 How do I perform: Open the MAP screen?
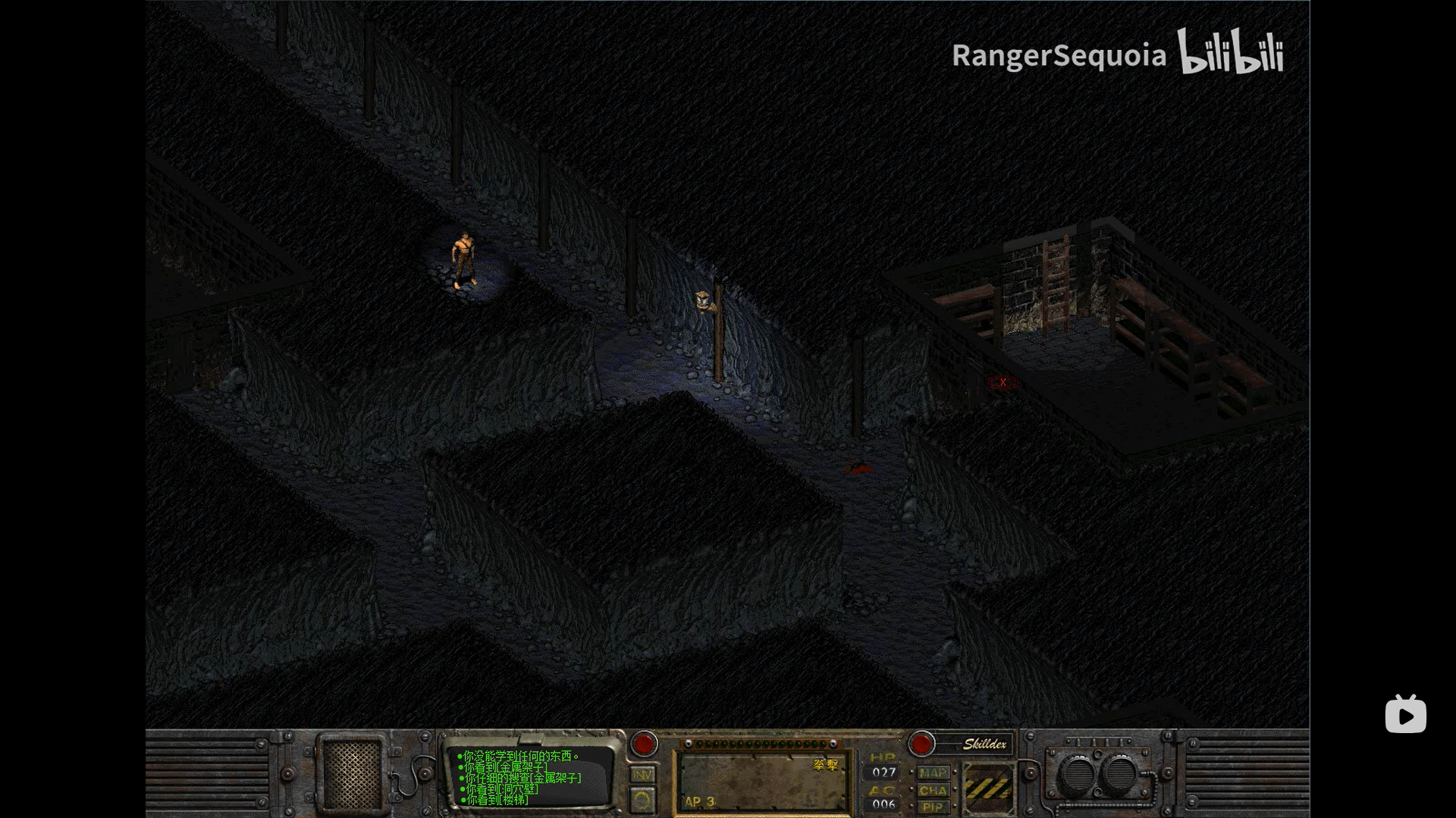[933, 773]
